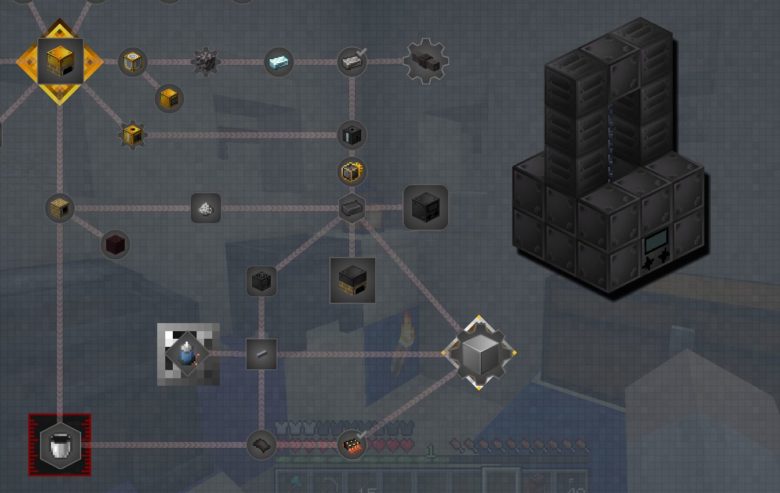Select the checkmarked gray ingot quest
Viewport: 780px width, 493px height.
point(352,62)
